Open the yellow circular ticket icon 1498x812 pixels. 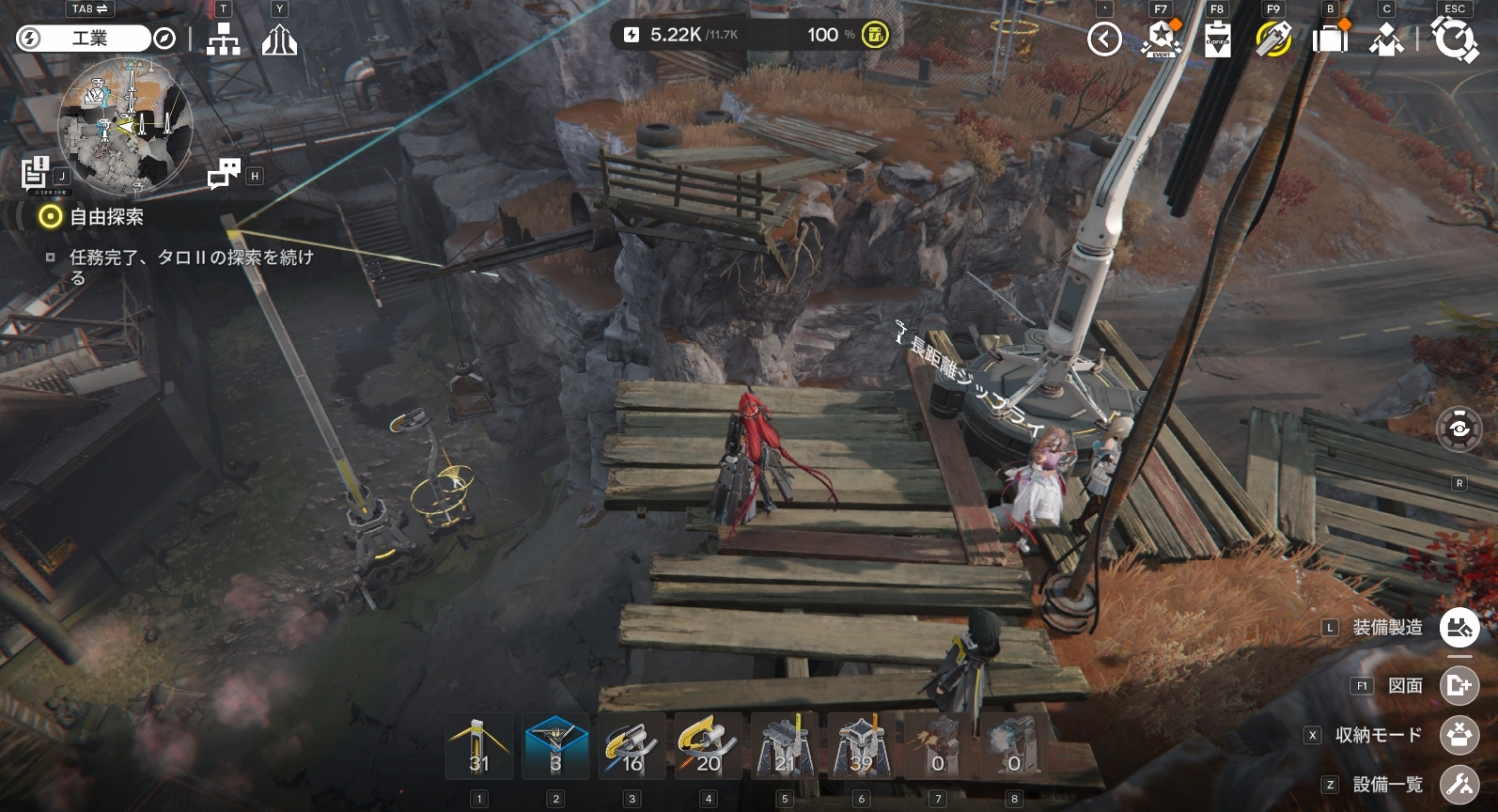click(x=1273, y=39)
